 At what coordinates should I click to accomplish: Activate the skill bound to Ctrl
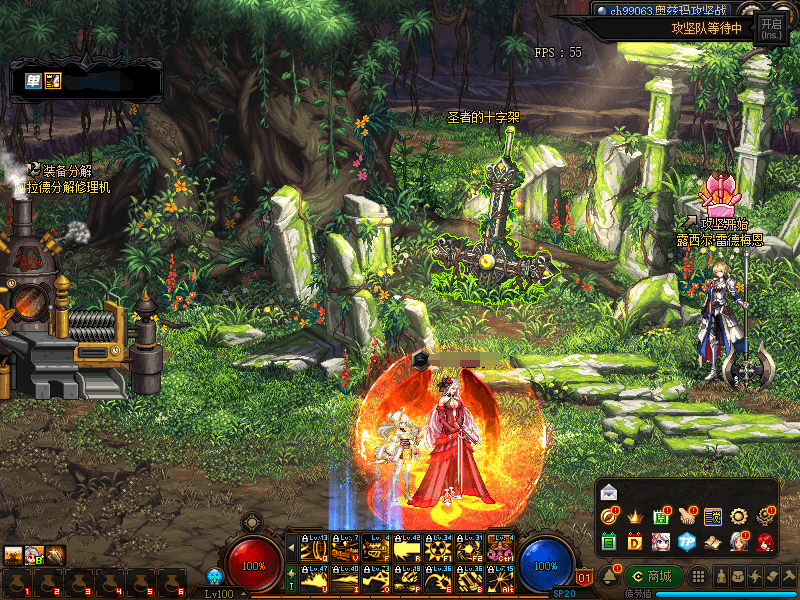coord(499,549)
